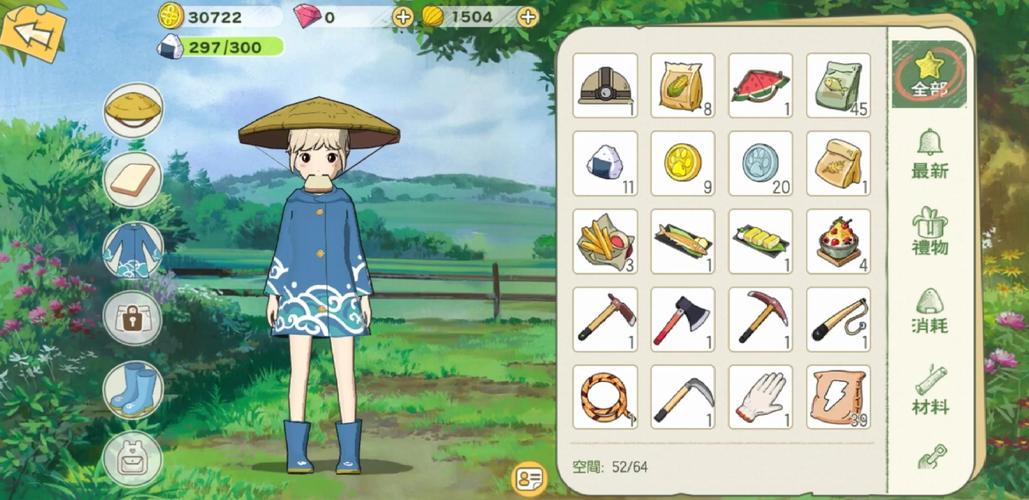Open the locked equipment slot
This screenshot has height=500, width=1029.
tap(133, 319)
